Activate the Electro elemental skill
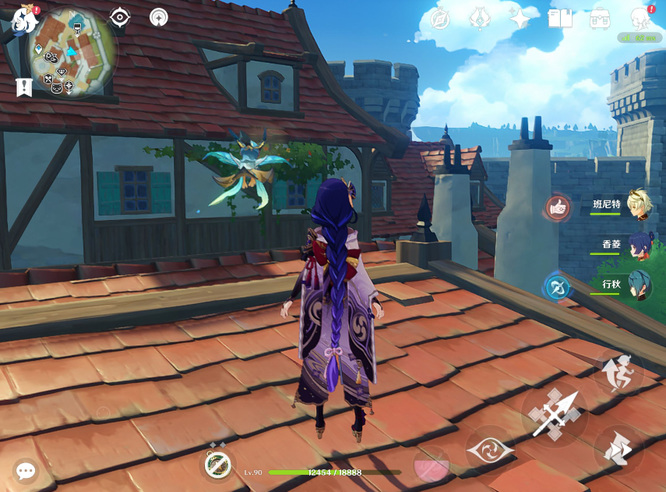The image size is (666, 492). (x=492, y=448)
